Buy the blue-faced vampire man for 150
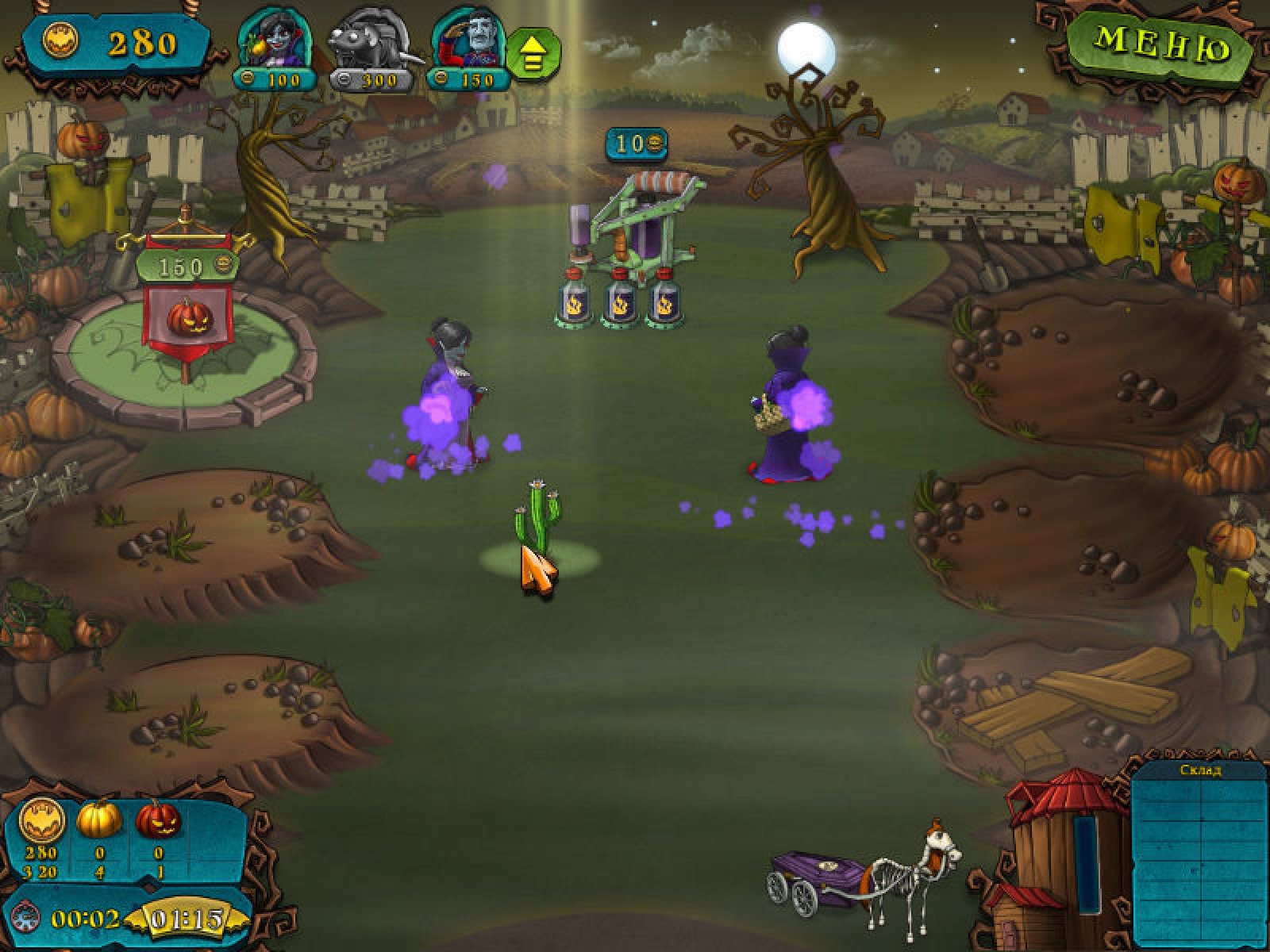1270x952 pixels. point(467,49)
